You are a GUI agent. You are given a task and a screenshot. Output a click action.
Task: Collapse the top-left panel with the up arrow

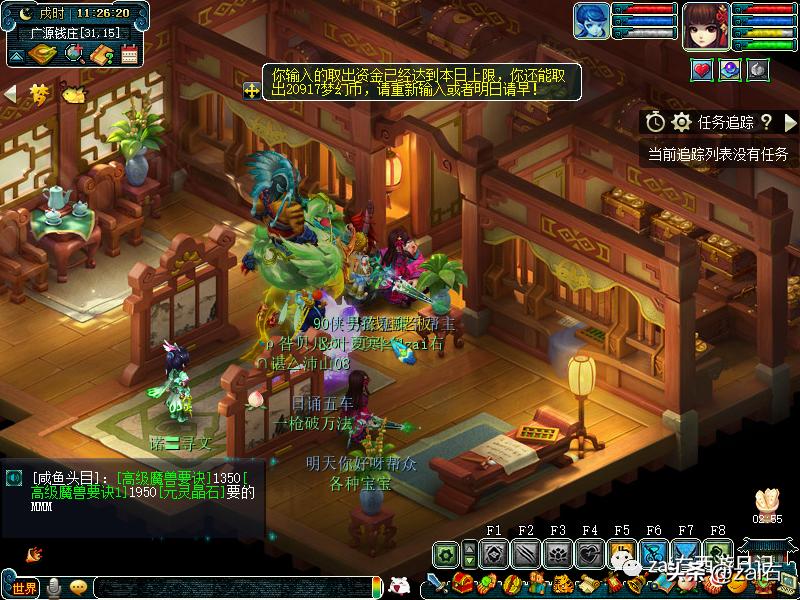16,54
